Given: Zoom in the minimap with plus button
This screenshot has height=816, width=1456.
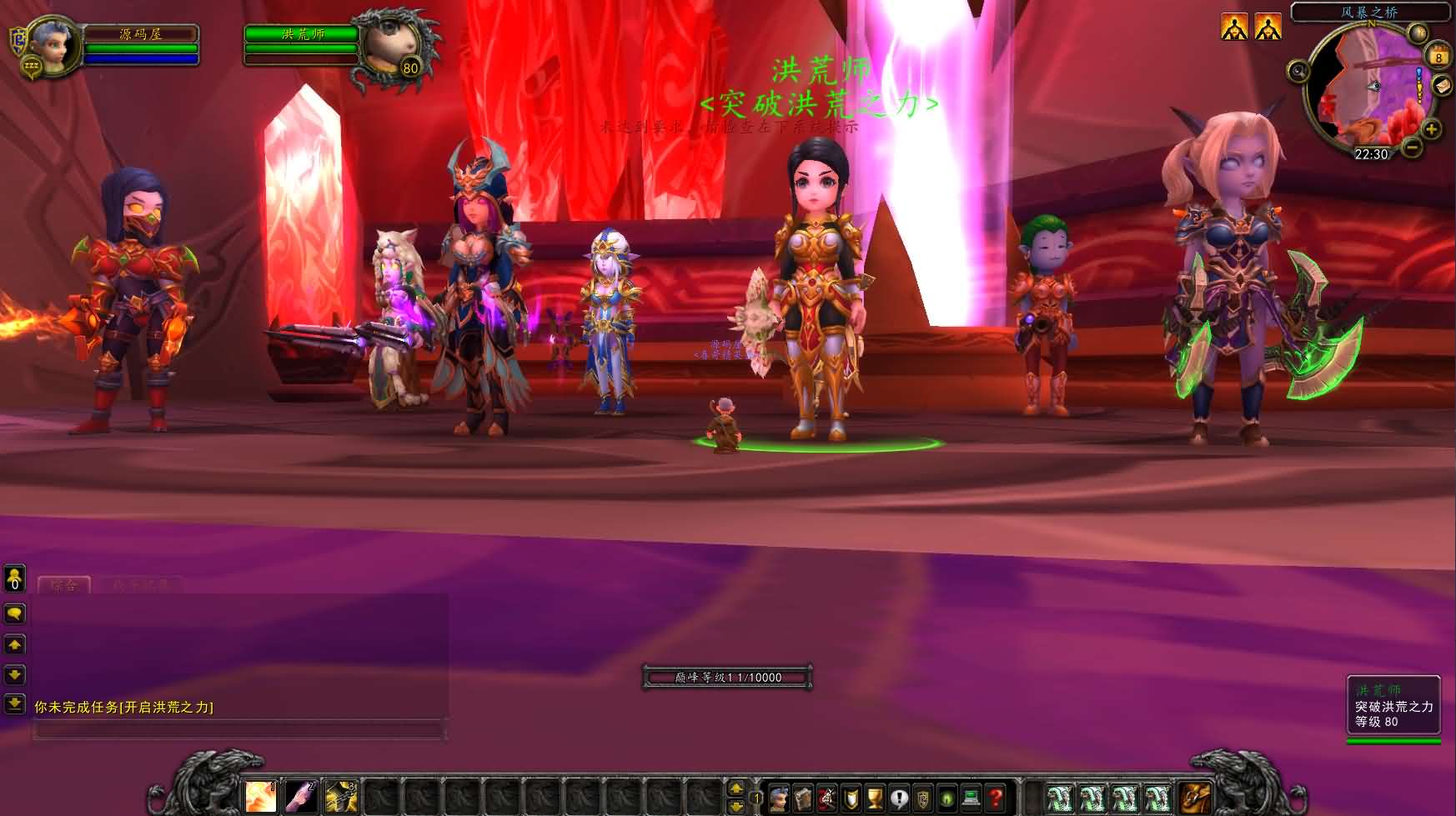Looking at the screenshot, I should click(x=1431, y=128).
